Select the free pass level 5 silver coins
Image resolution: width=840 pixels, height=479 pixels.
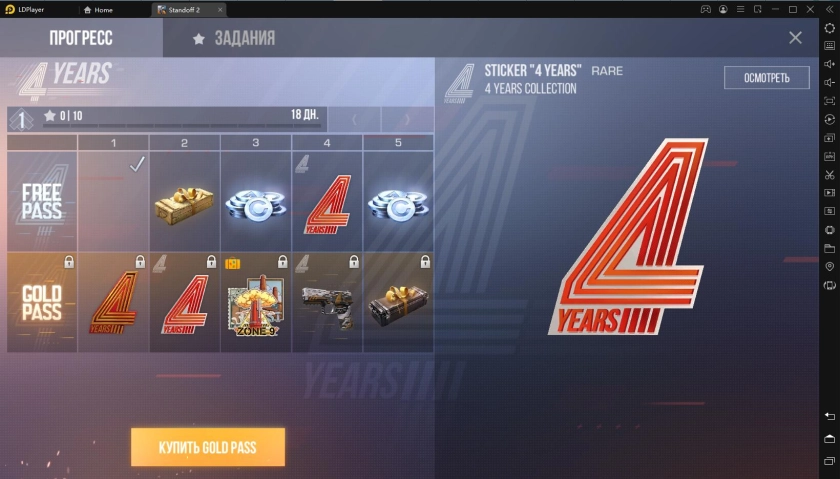pyautogui.click(x=398, y=201)
